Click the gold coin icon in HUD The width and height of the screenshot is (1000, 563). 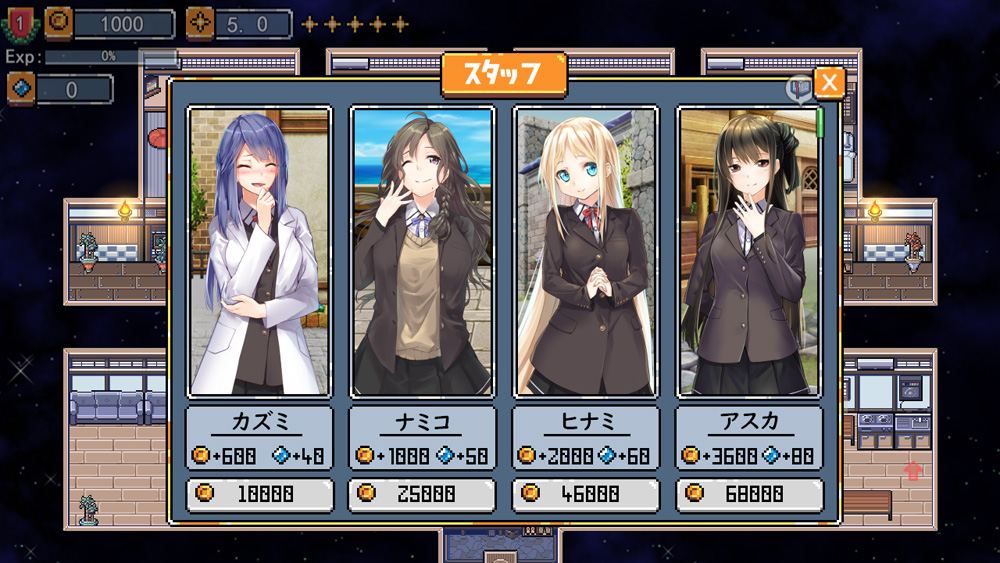point(59,22)
